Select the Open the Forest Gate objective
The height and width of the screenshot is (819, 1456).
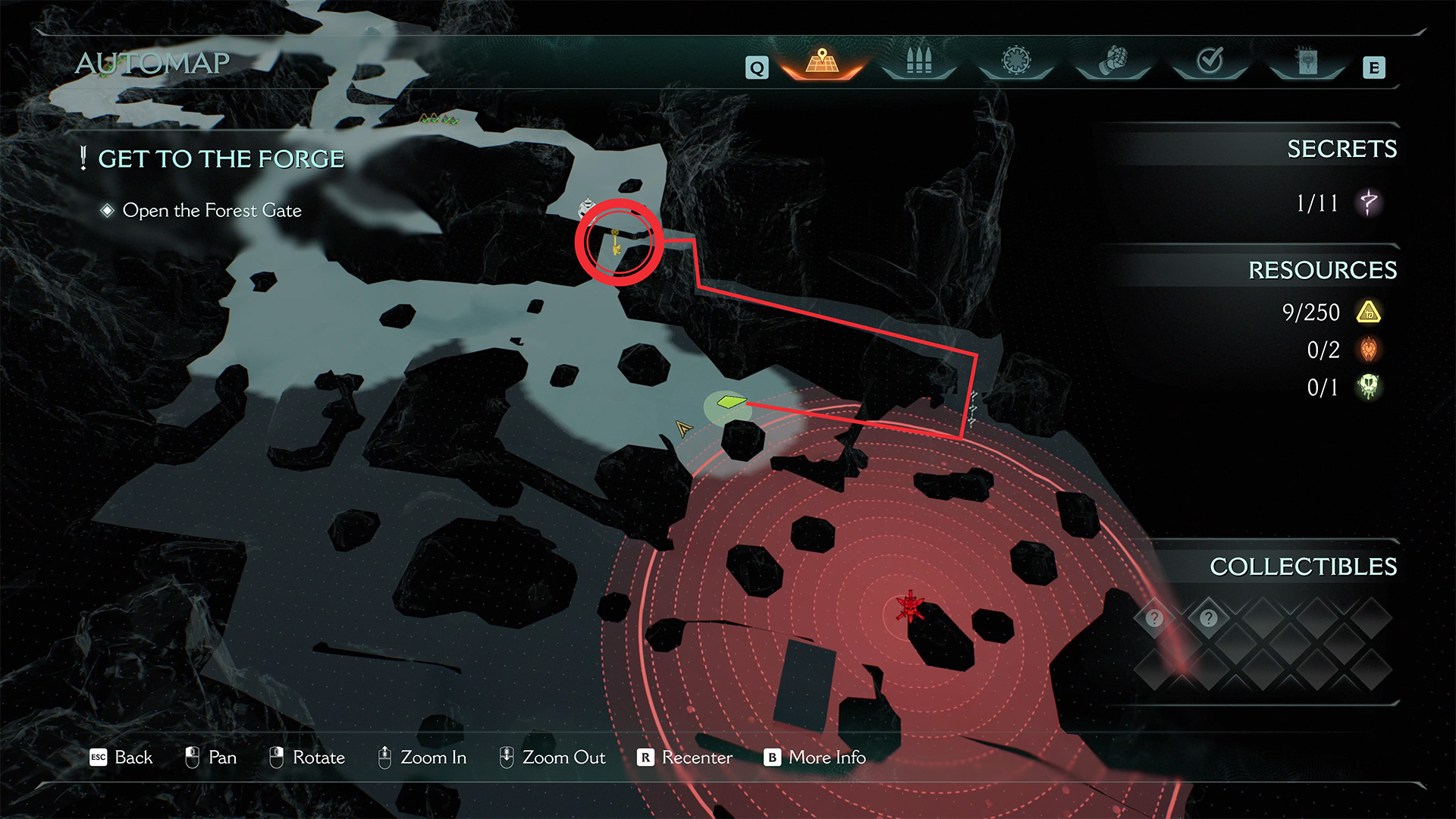212,210
